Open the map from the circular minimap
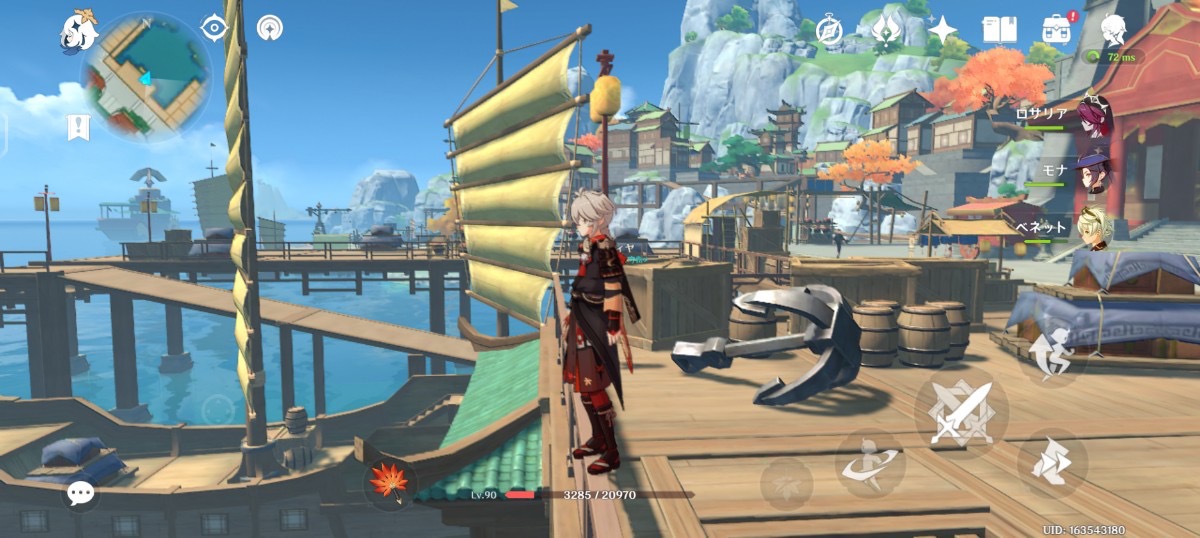Screen dimensions: 1200x538 [x=145, y=76]
